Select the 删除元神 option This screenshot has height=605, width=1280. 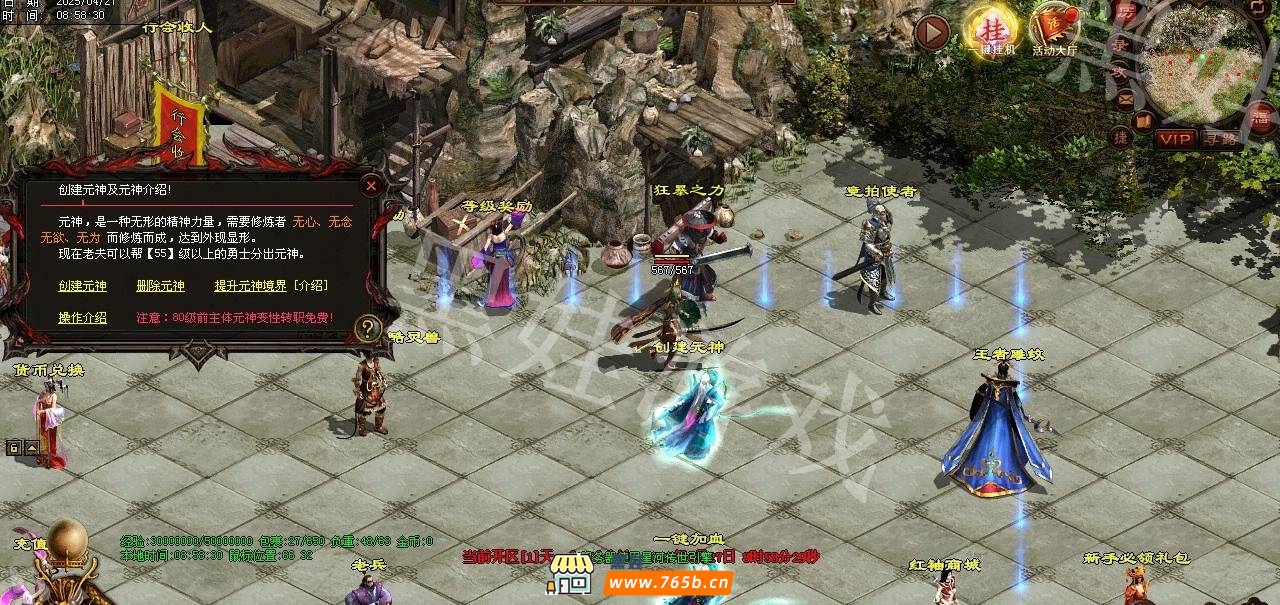[x=160, y=286]
